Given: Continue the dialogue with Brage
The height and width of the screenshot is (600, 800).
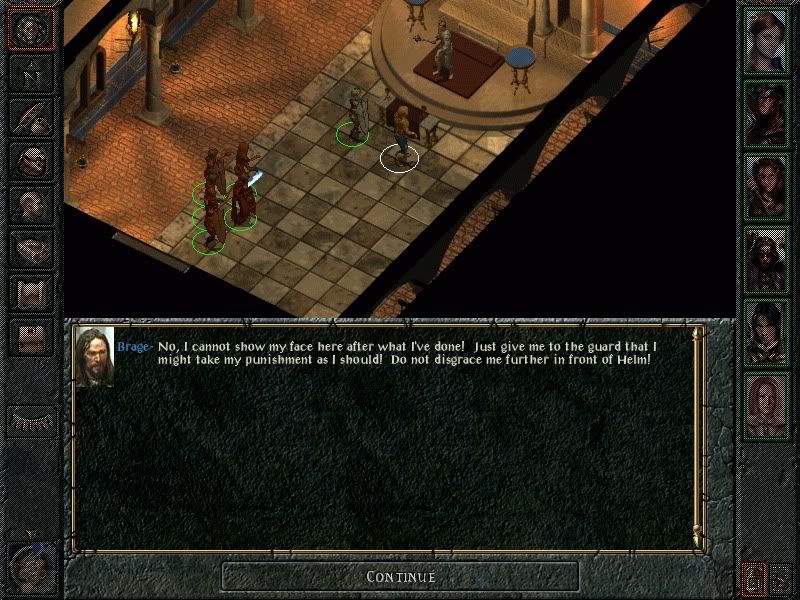Looking at the screenshot, I should (x=400, y=576).
